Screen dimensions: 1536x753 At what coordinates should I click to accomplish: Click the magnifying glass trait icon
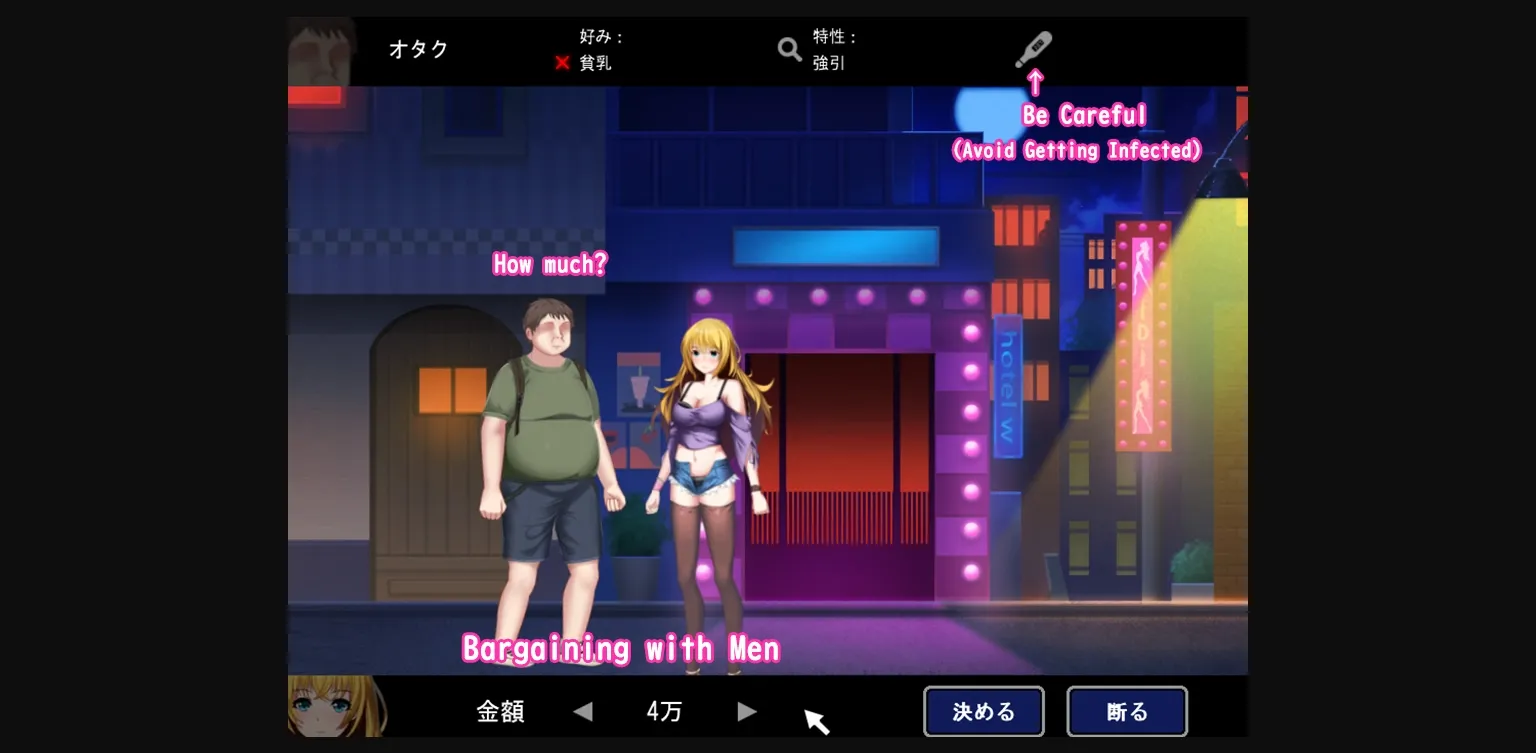point(789,48)
